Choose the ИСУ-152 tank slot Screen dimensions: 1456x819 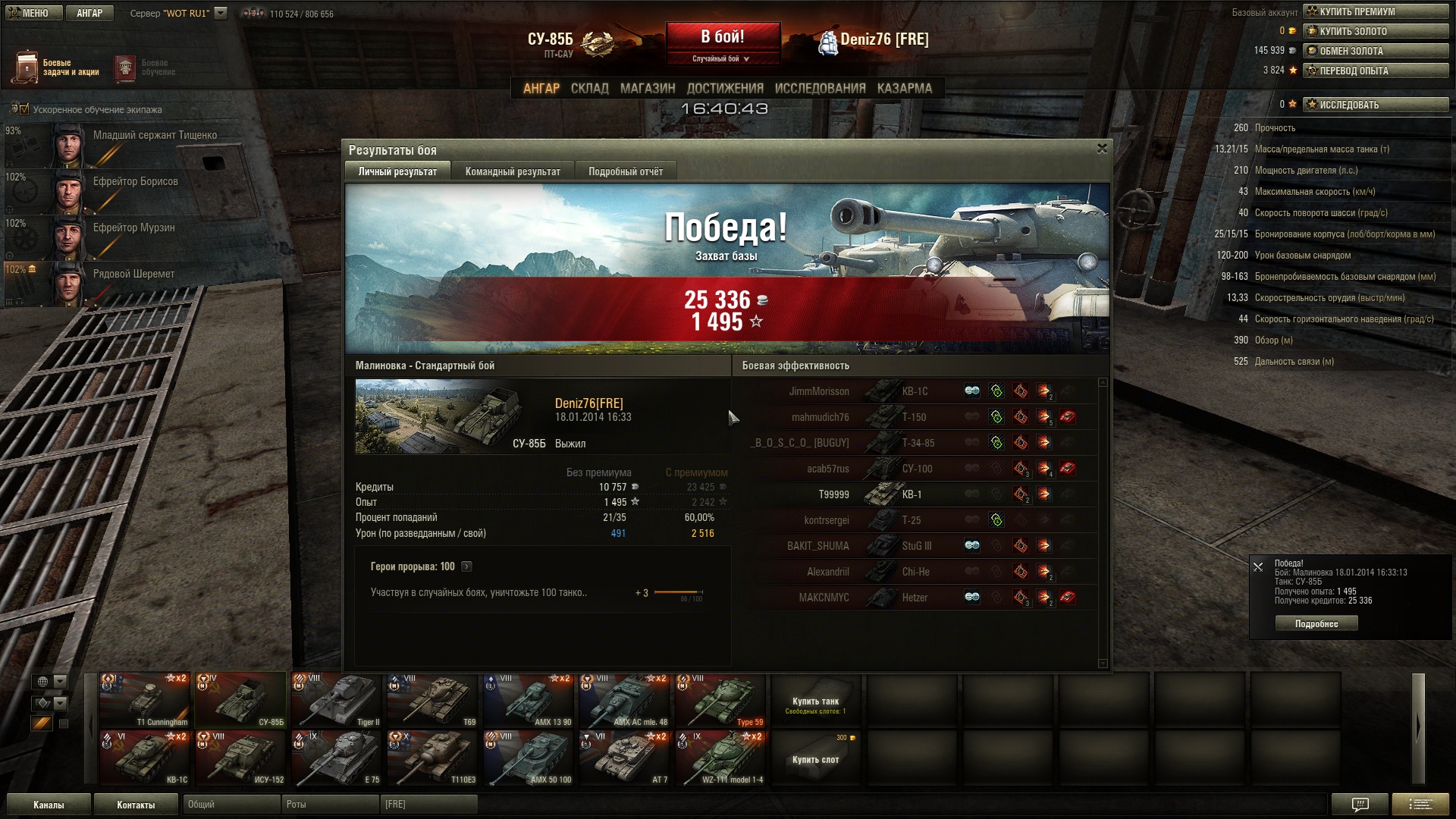(x=240, y=758)
